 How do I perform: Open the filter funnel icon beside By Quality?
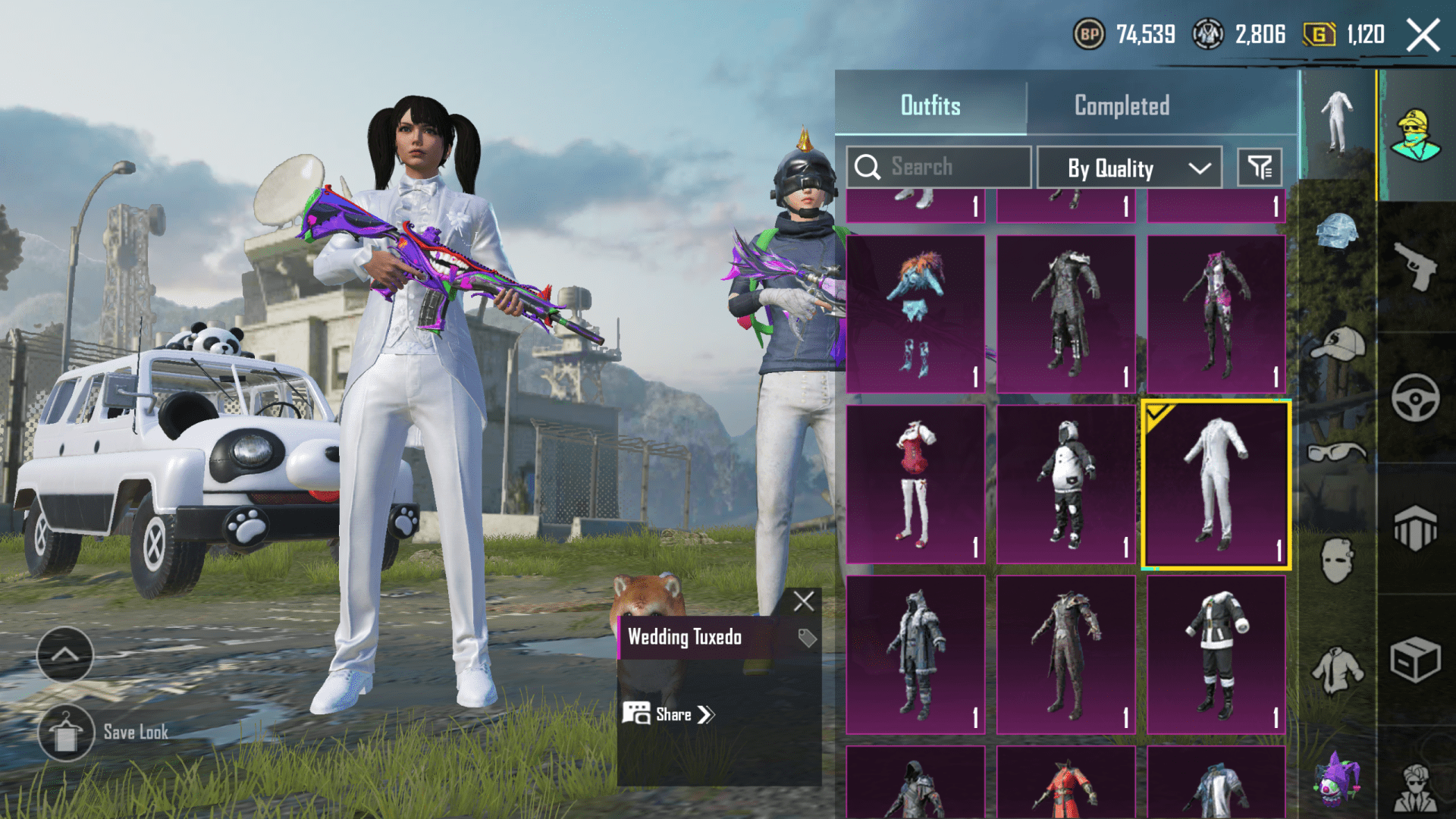click(1260, 167)
